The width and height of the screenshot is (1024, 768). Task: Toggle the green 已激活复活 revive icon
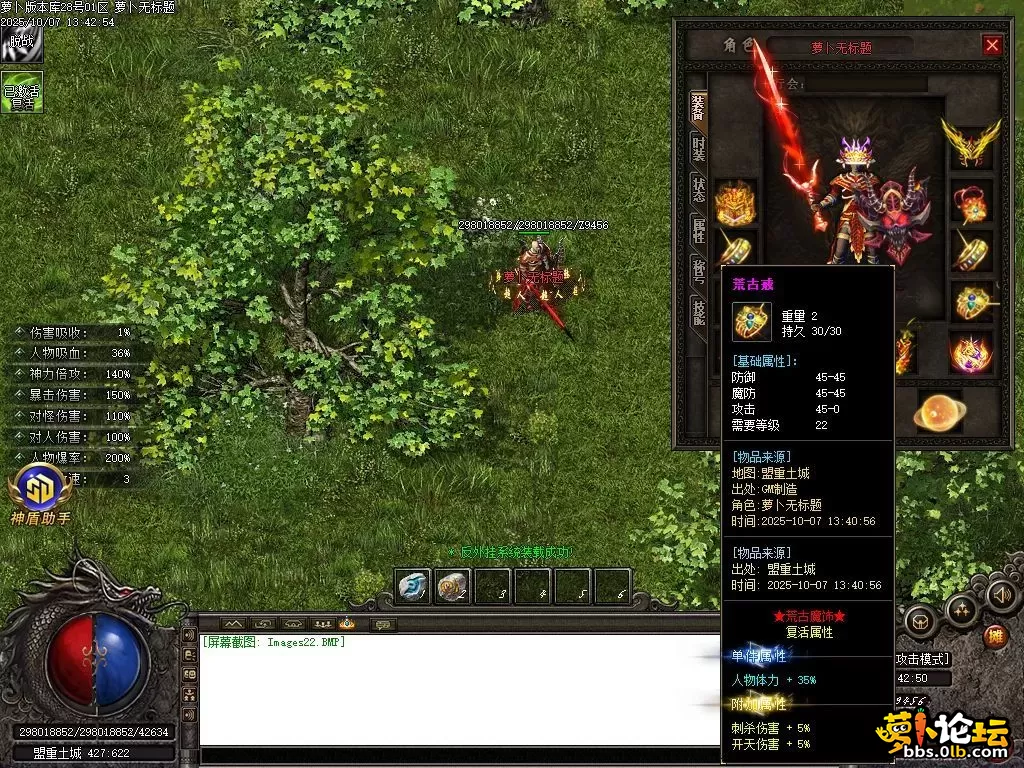21,92
